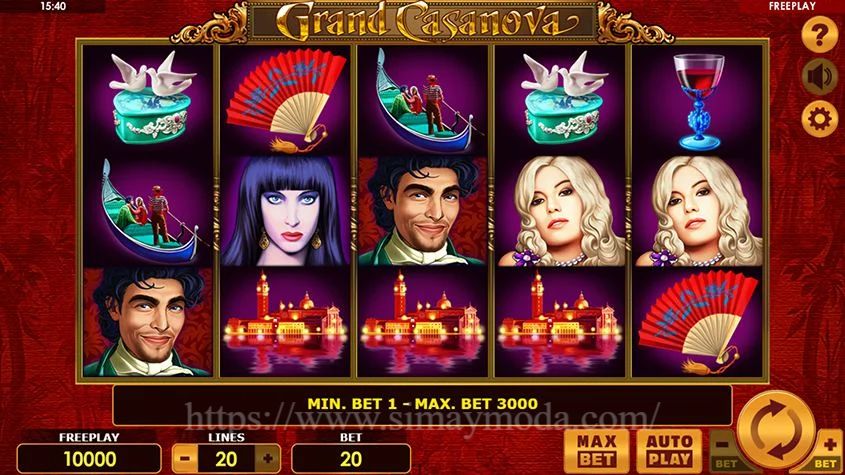Start AUTO PLAY spins
The height and width of the screenshot is (475, 845).
(667, 451)
